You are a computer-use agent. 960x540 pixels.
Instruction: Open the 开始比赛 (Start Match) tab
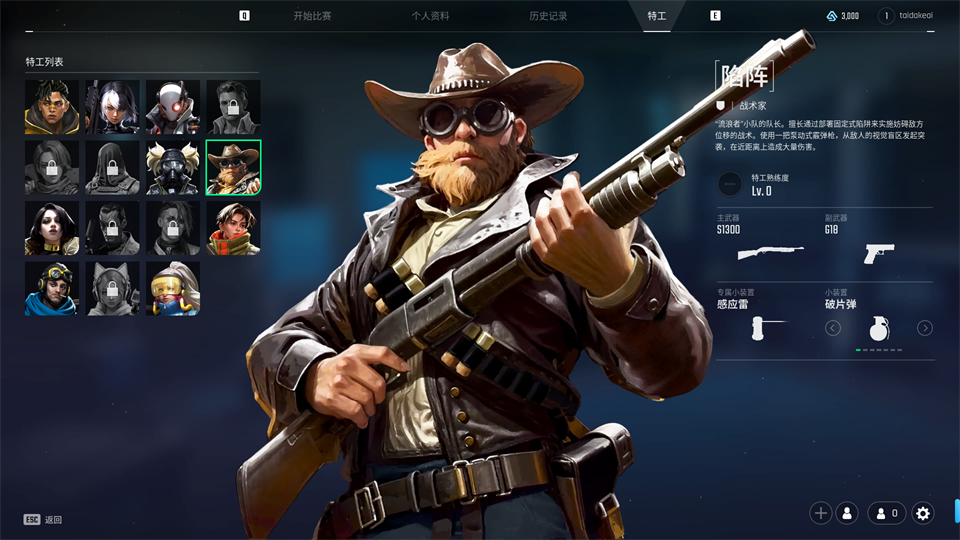(312, 16)
